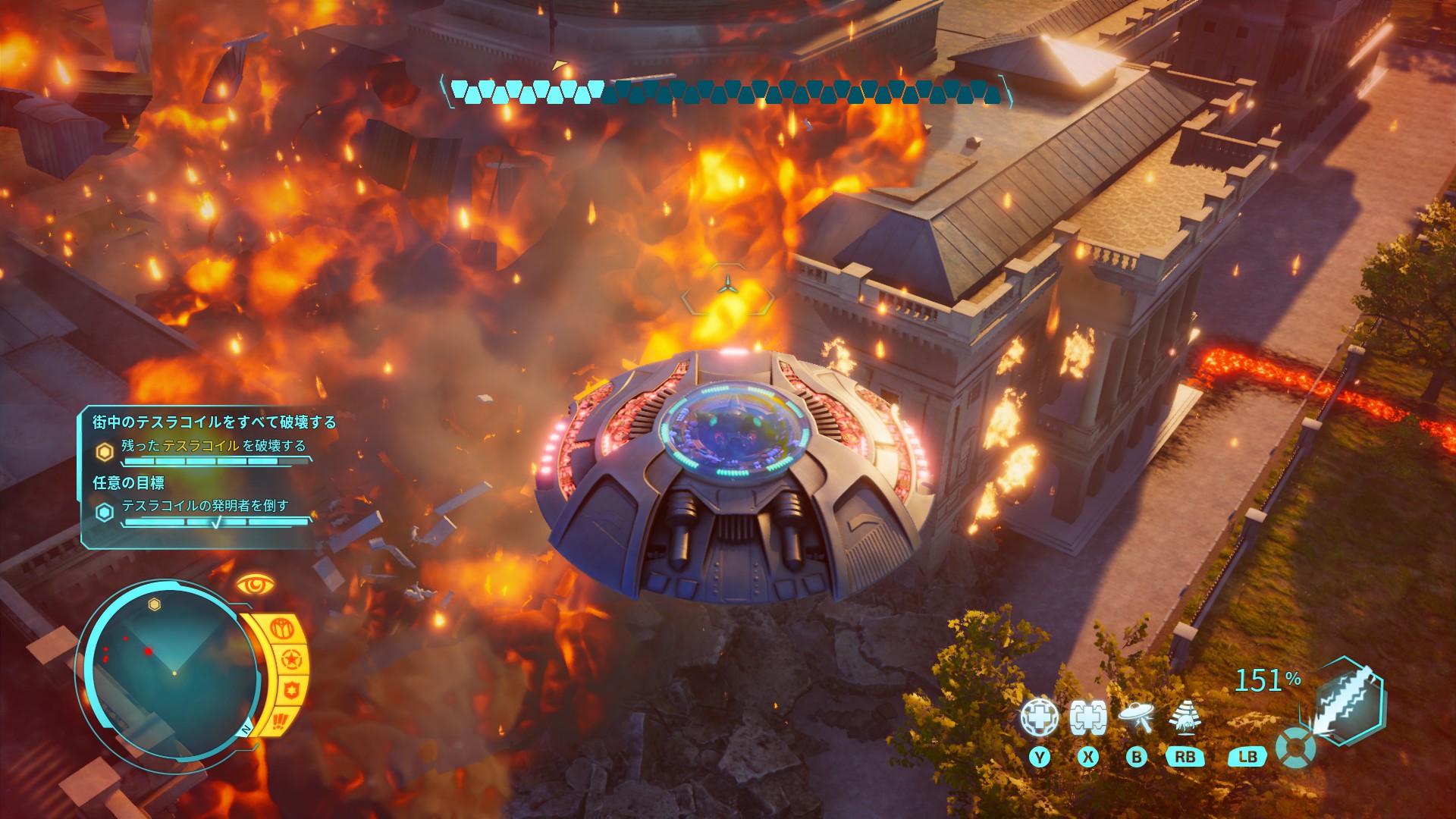The height and width of the screenshot is (819, 1456).
Task: Click the large red enemy blip on the minimap
Action: coord(149,651)
